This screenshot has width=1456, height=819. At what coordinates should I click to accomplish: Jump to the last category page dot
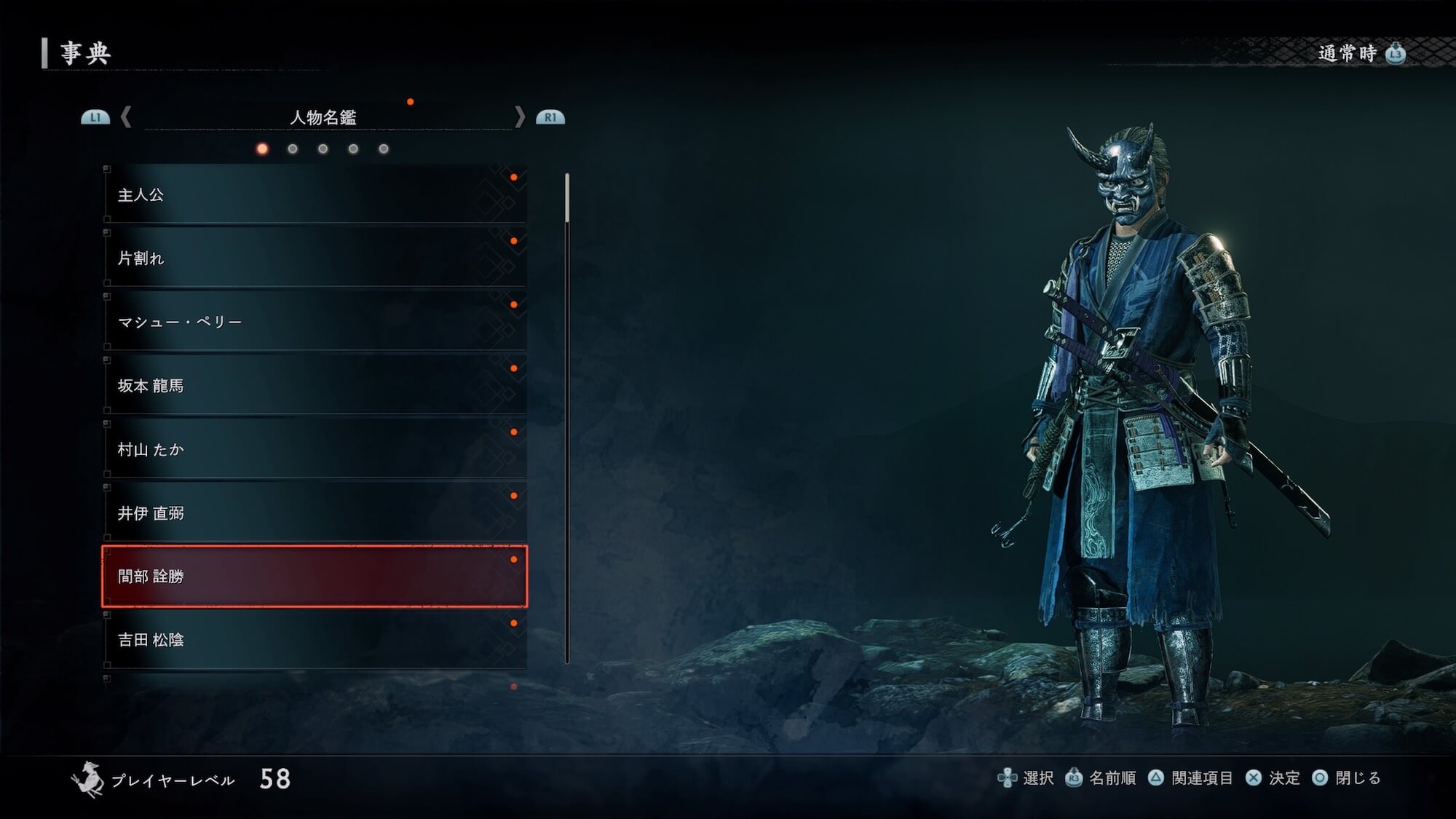click(384, 149)
